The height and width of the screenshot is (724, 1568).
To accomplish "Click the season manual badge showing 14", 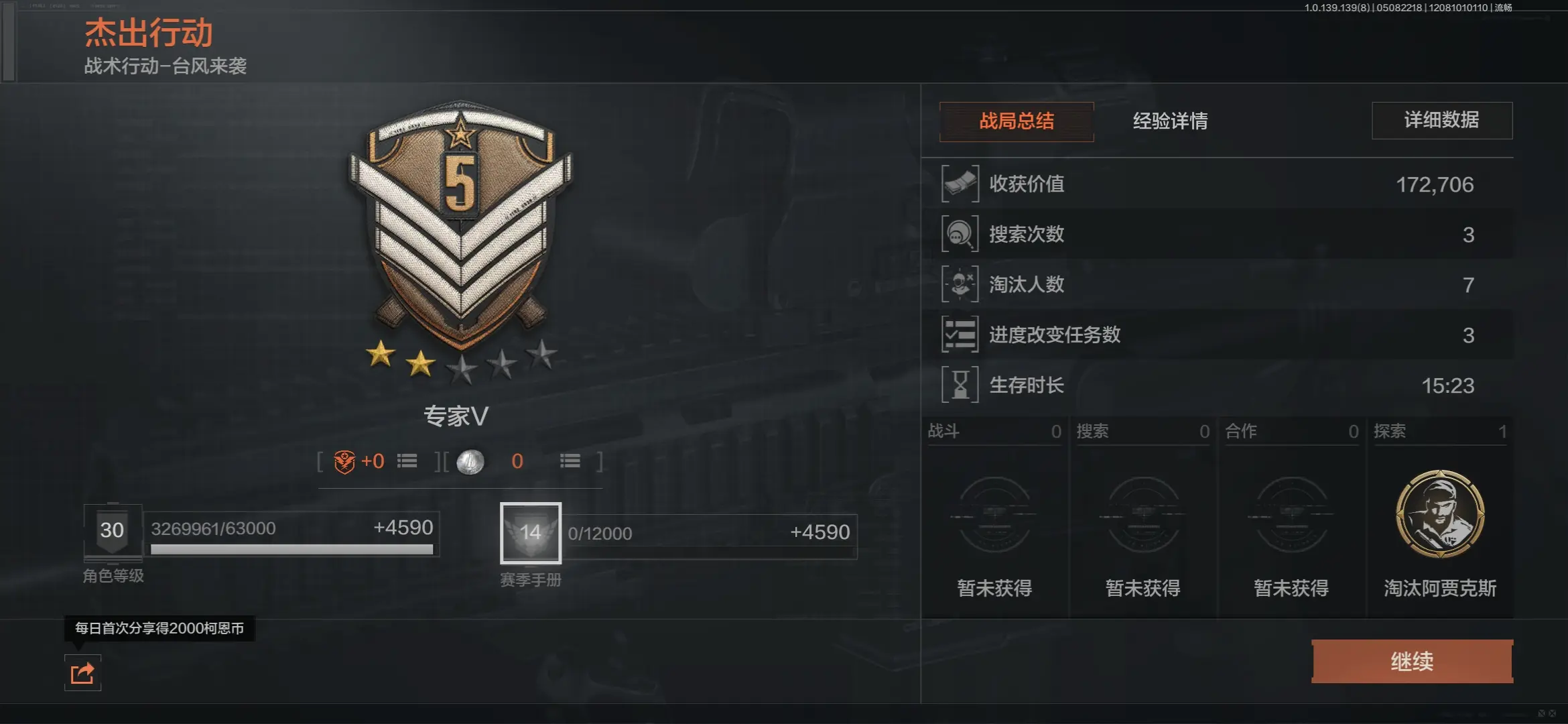I will coord(530,533).
